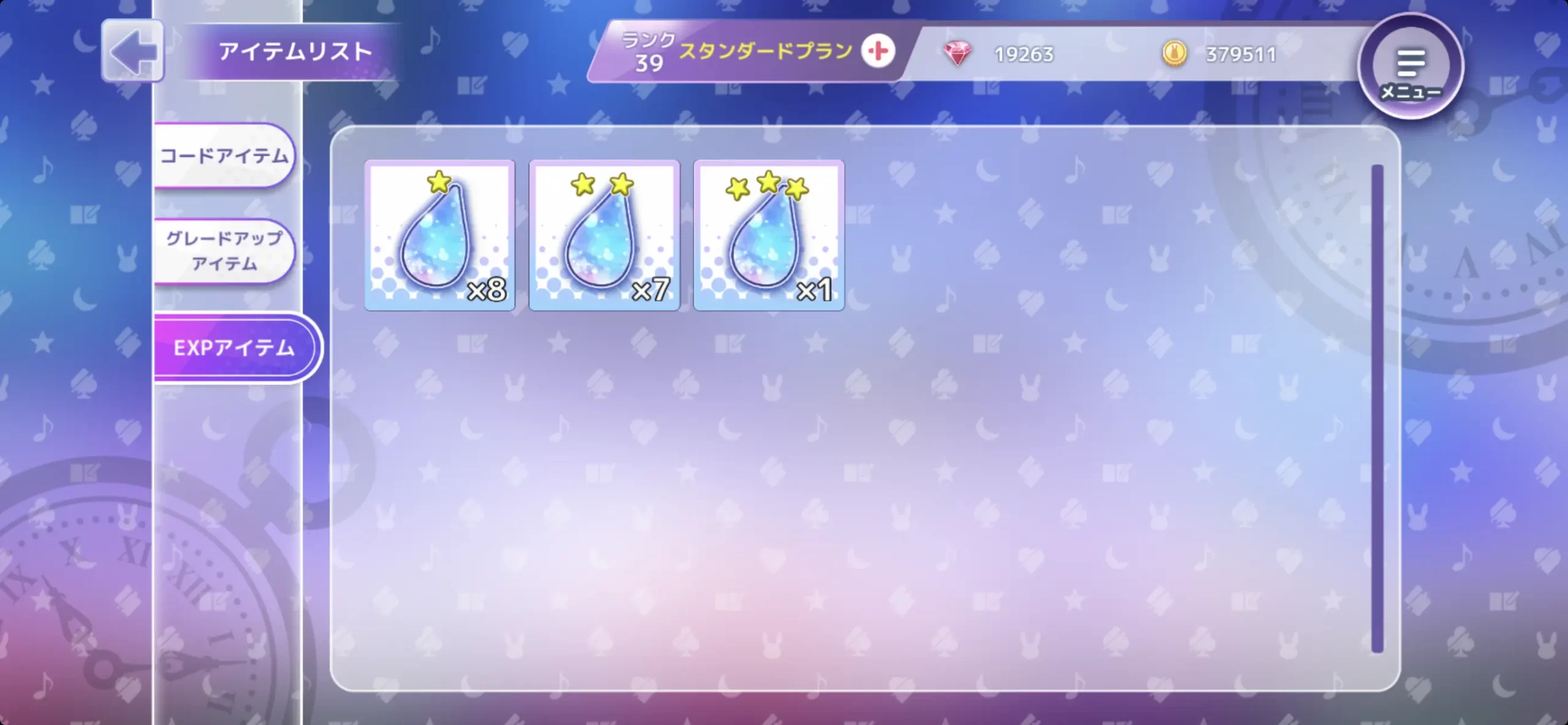The height and width of the screenshot is (725, 1568).
Task: Open the メニュー menu button
Action: pyautogui.click(x=1410, y=66)
